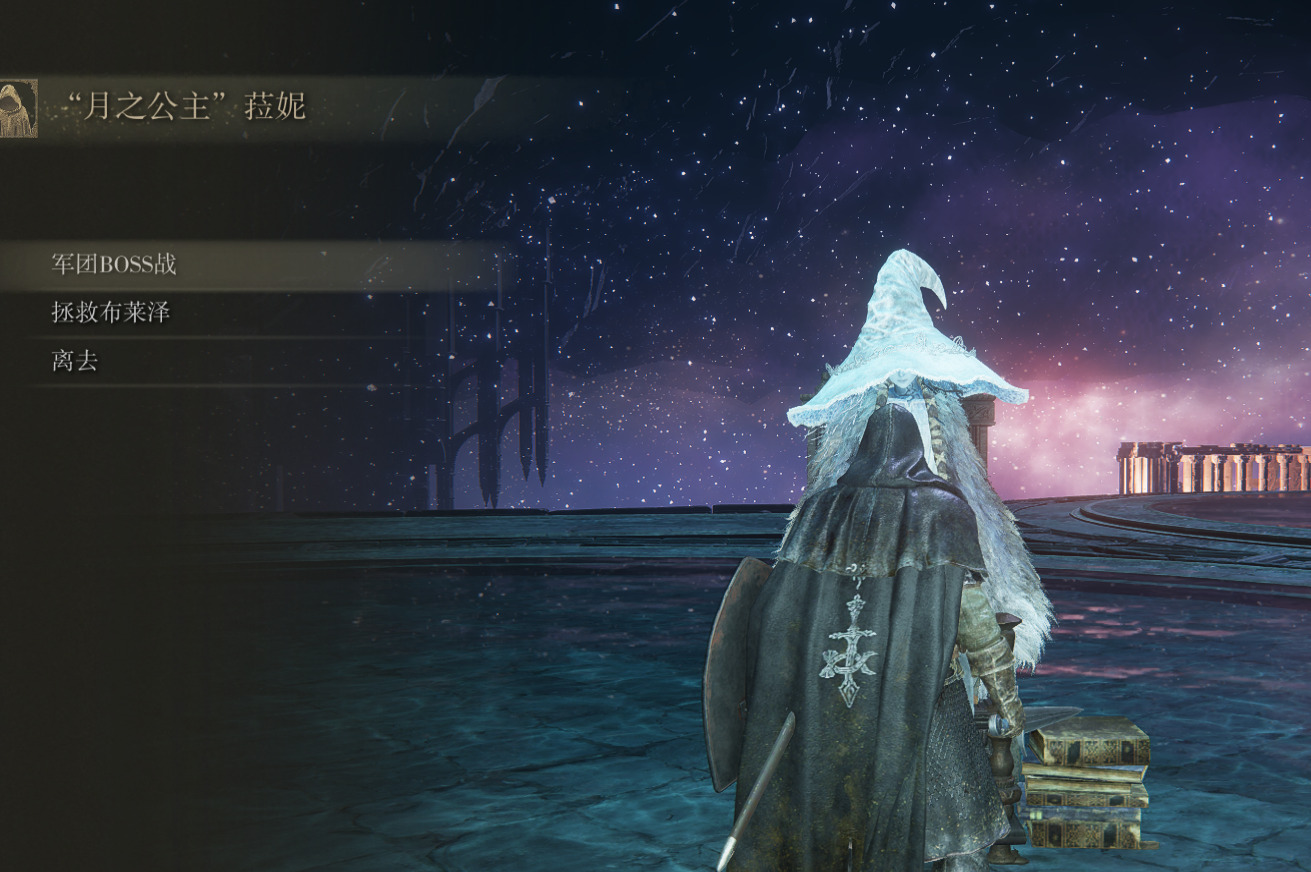The image size is (1311, 872).
Task: Choose the 拯救布莱泽 option
Action: coord(111,313)
